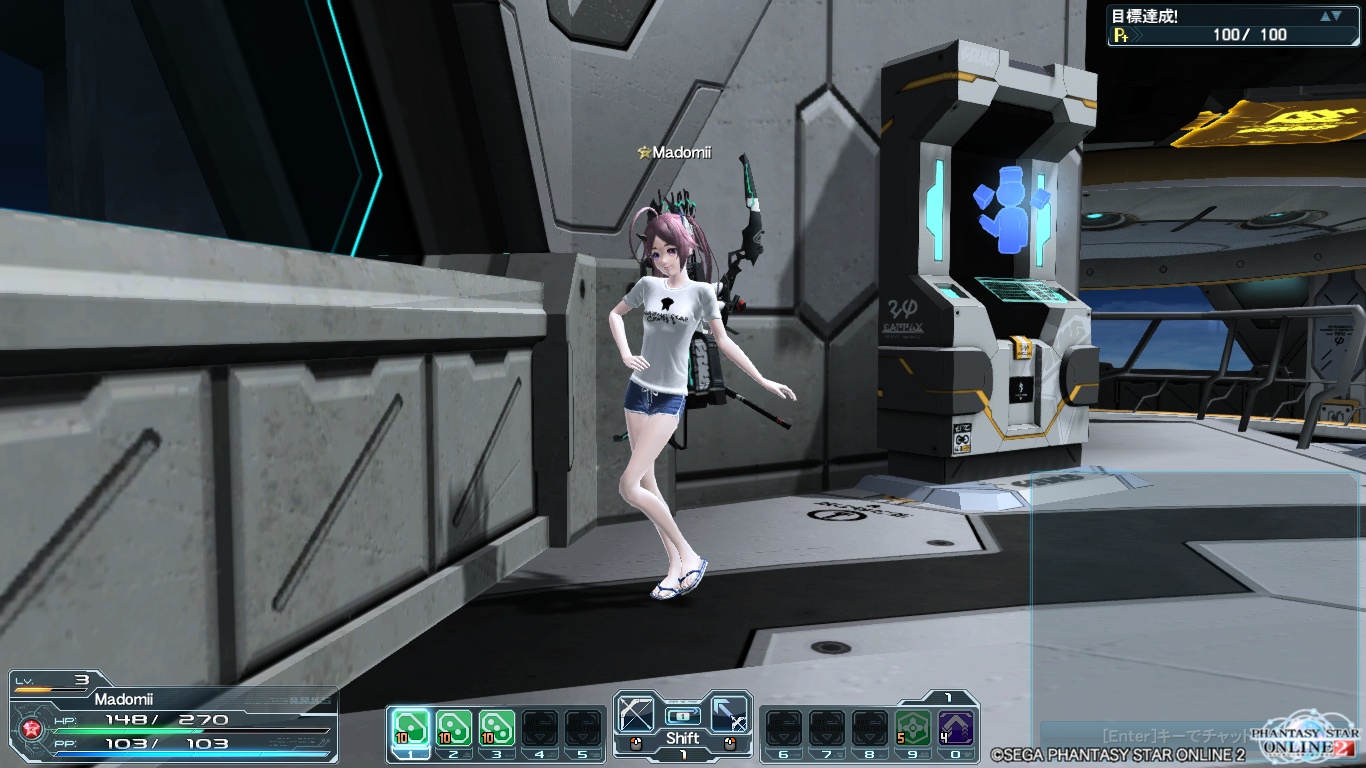Toggle the objective tracker's up/down arrows
Viewport: 1366px width, 768px height.
pos(1330,16)
